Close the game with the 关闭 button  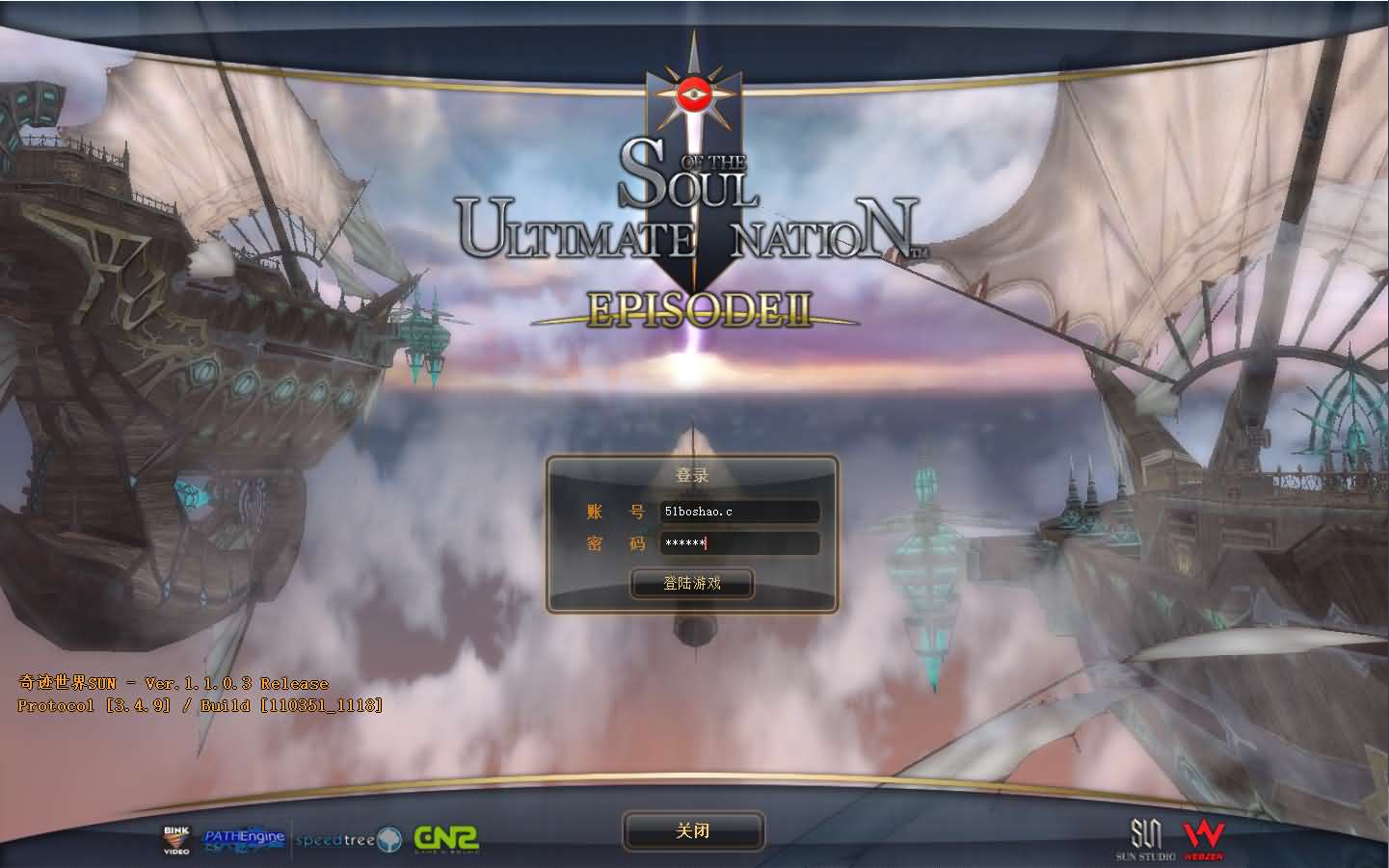click(693, 830)
